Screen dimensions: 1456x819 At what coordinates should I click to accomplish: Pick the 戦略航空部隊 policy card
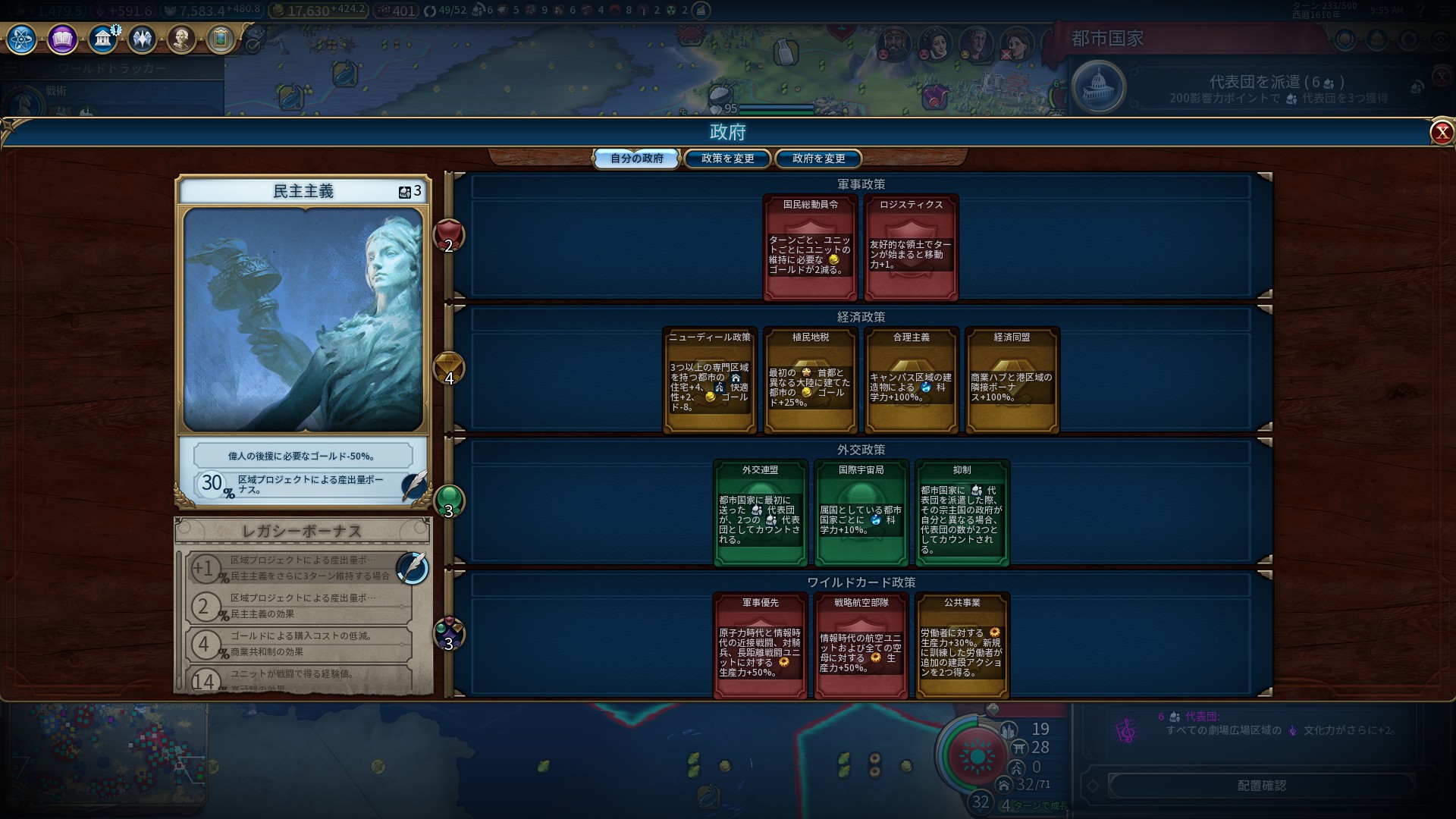click(x=861, y=645)
